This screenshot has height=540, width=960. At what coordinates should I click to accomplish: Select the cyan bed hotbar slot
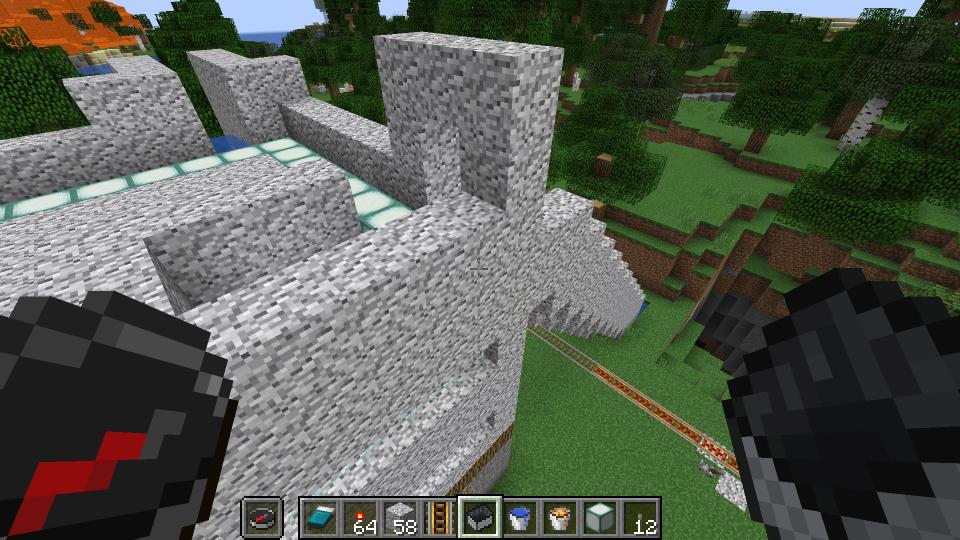319,518
